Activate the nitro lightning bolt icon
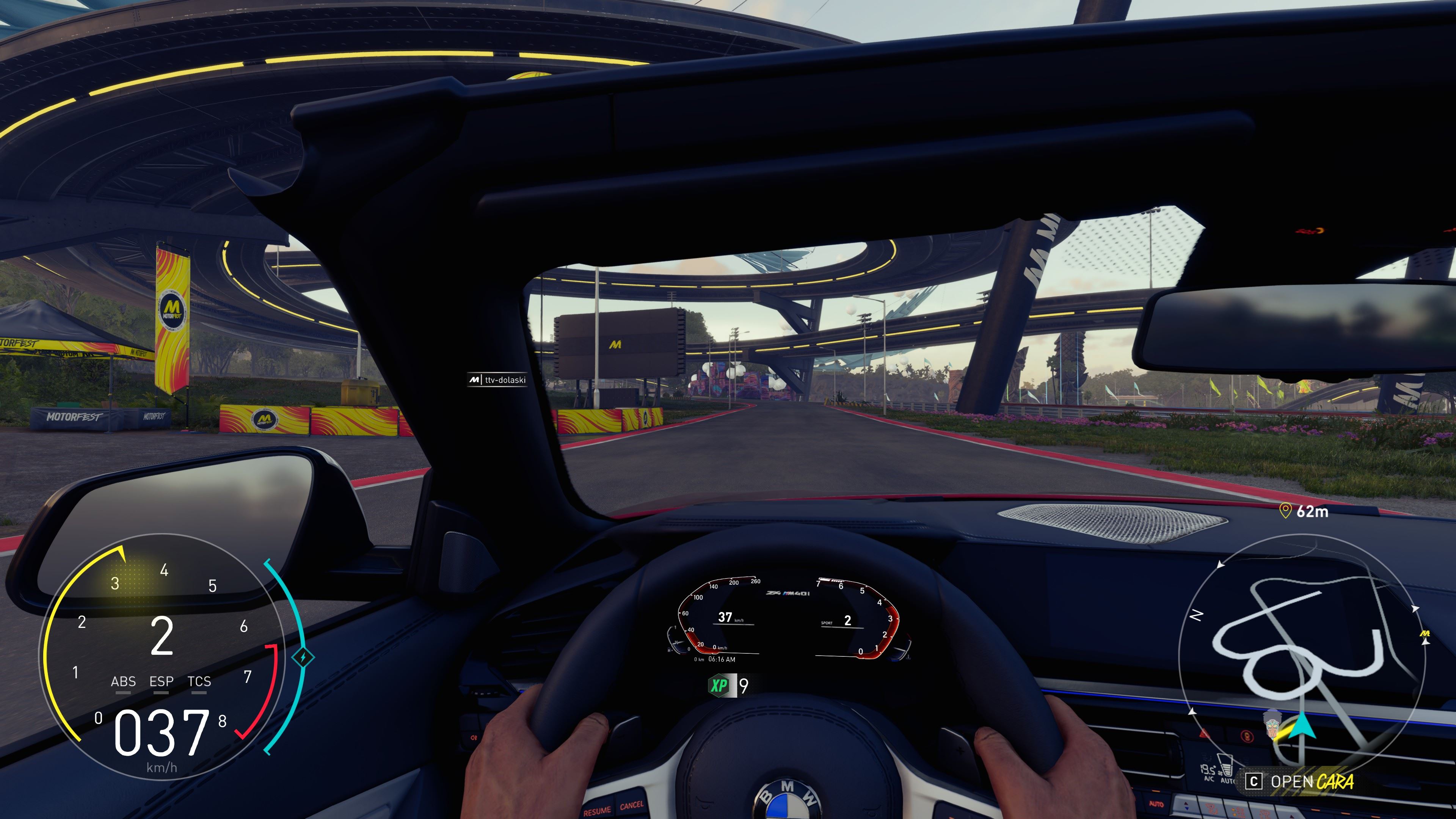1456x819 pixels. [x=303, y=657]
